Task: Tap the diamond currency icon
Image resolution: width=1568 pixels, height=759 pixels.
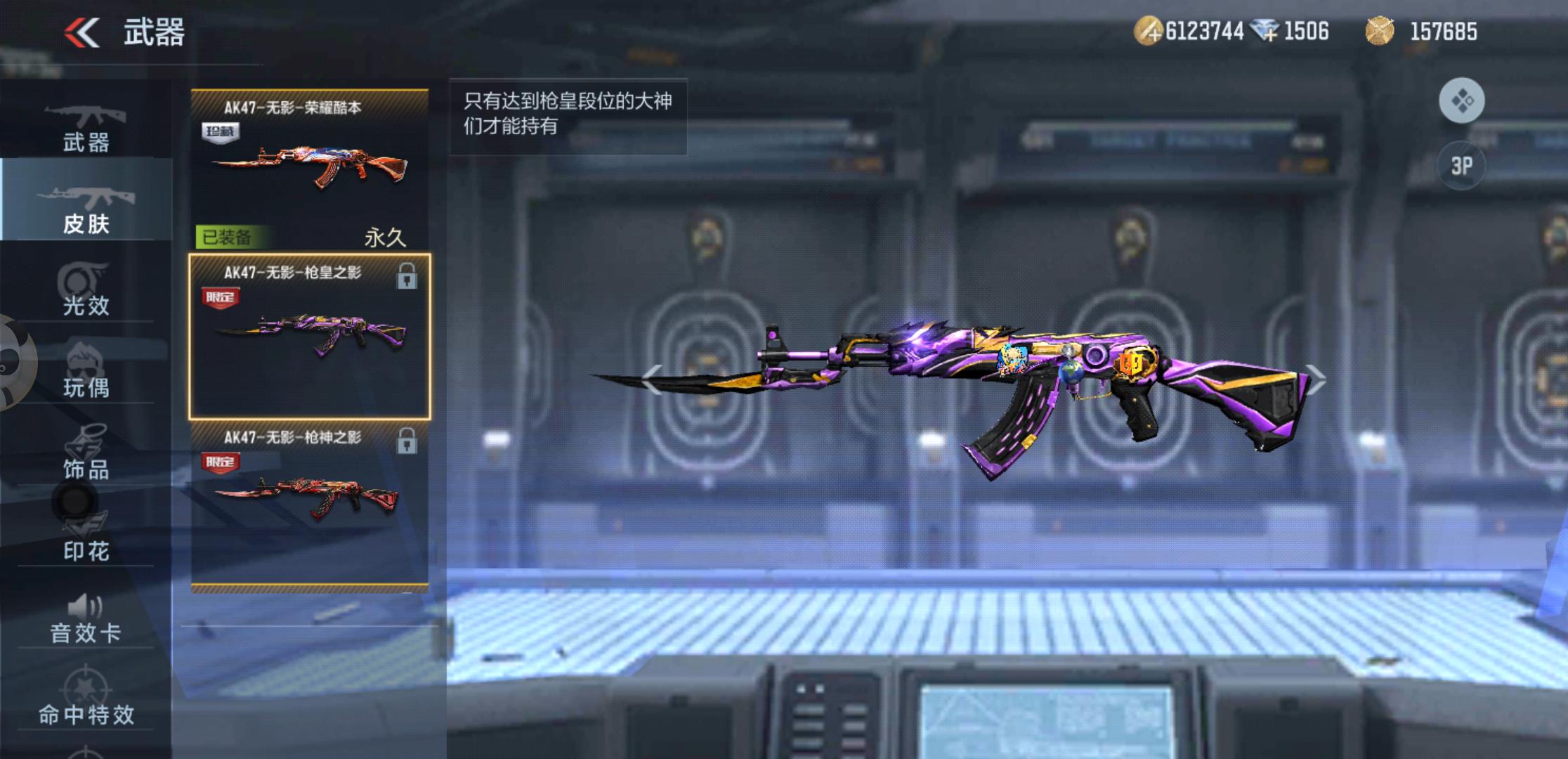Action: 1266,32
